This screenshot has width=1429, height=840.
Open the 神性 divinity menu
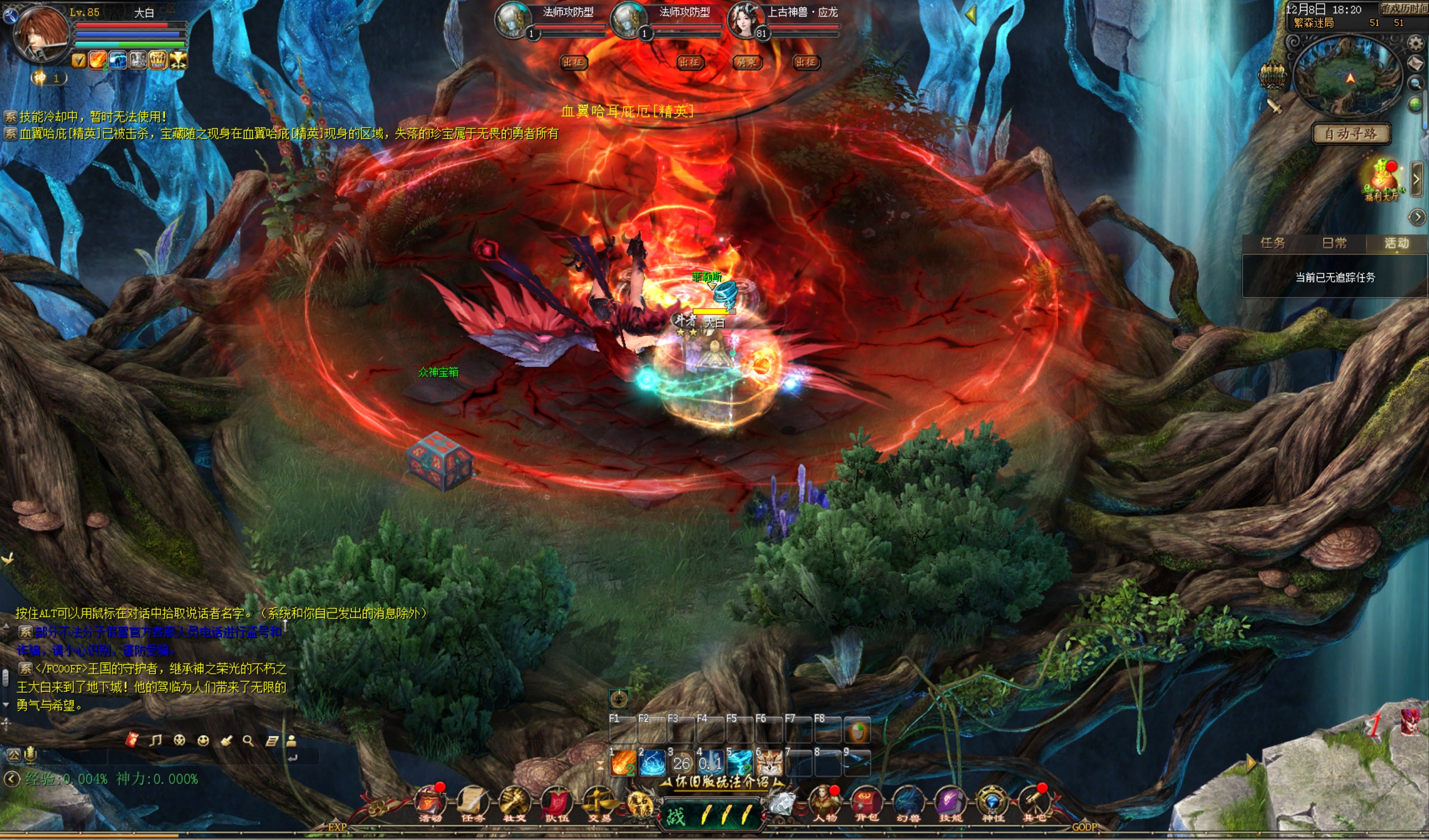tap(992, 803)
